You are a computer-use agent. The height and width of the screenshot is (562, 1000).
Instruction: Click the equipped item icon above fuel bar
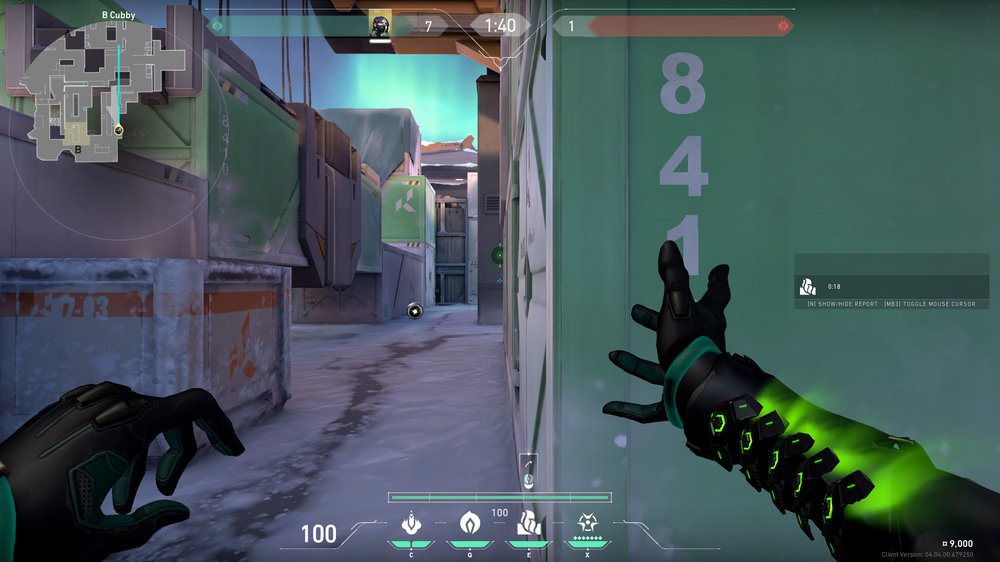[x=528, y=470]
